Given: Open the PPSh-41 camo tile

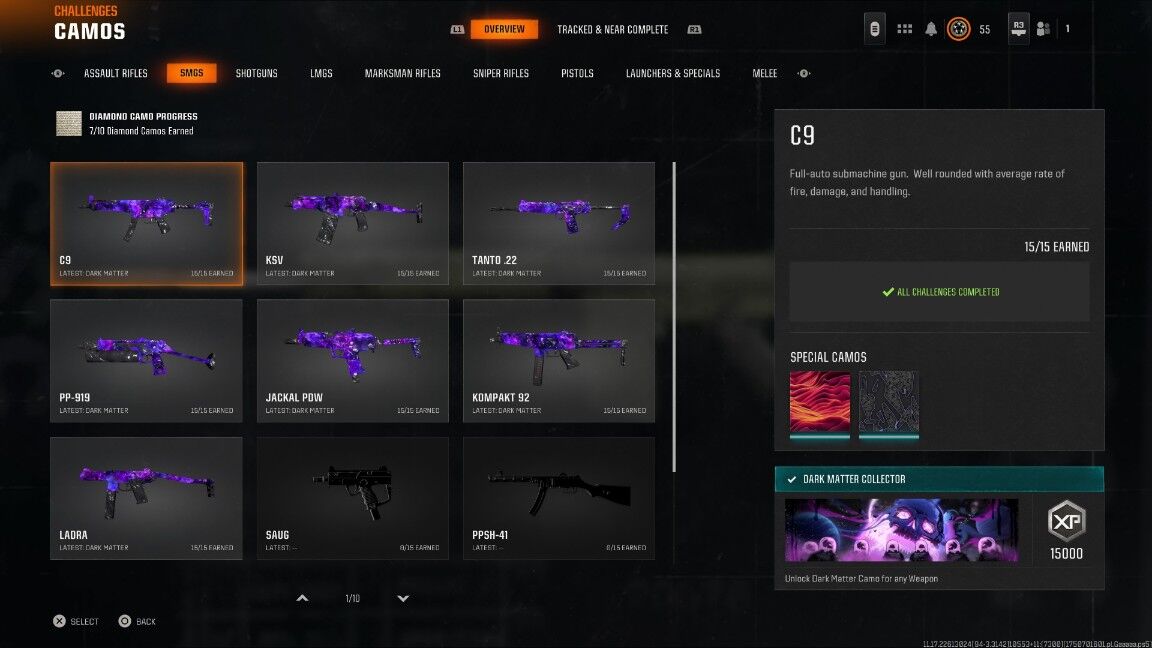Looking at the screenshot, I should (x=559, y=497).
